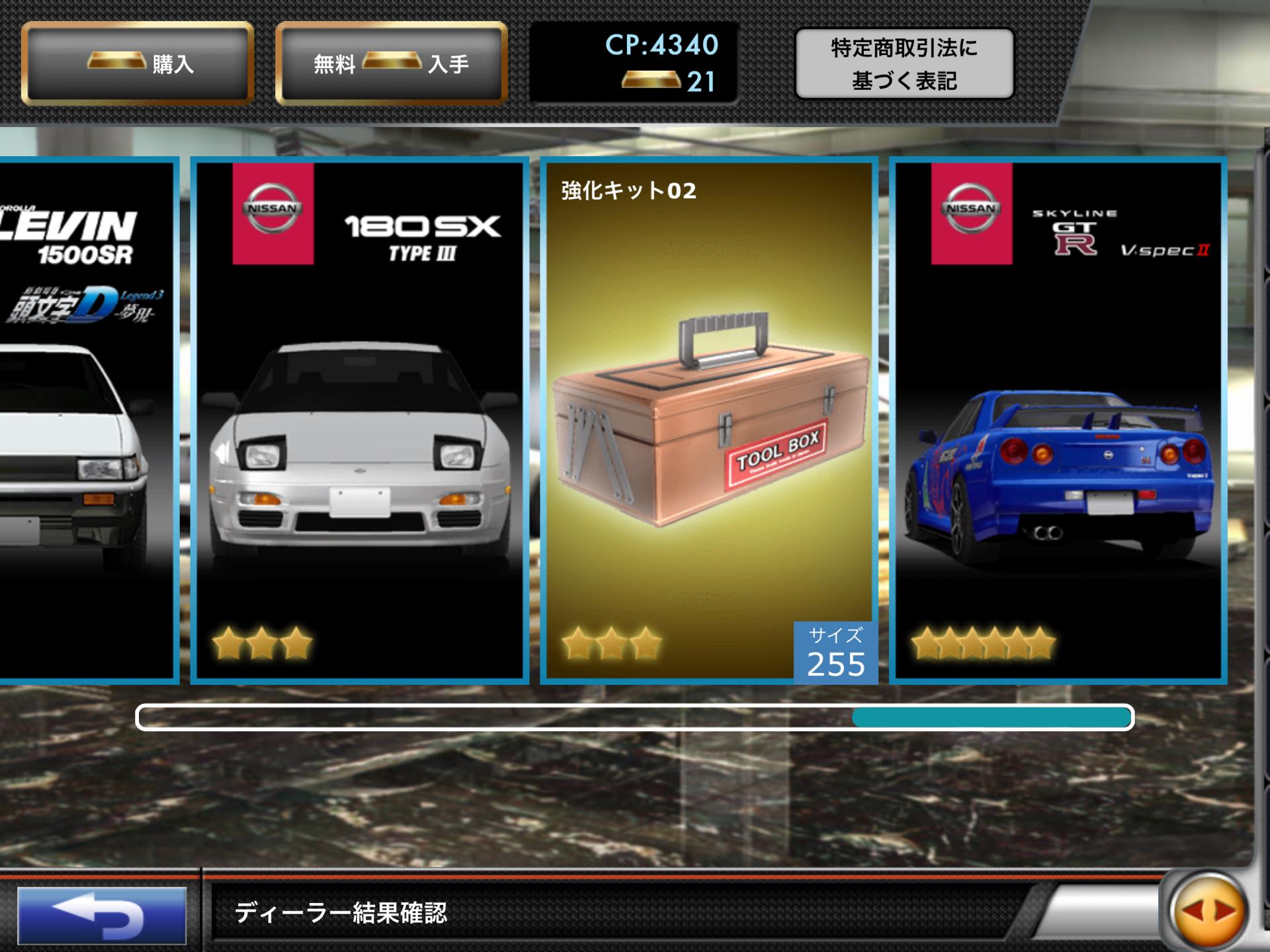The width and height of the screenshot is (1270, 952).
Task: Tap the 無料 入手 free gold button
Action: coord(391,63)
